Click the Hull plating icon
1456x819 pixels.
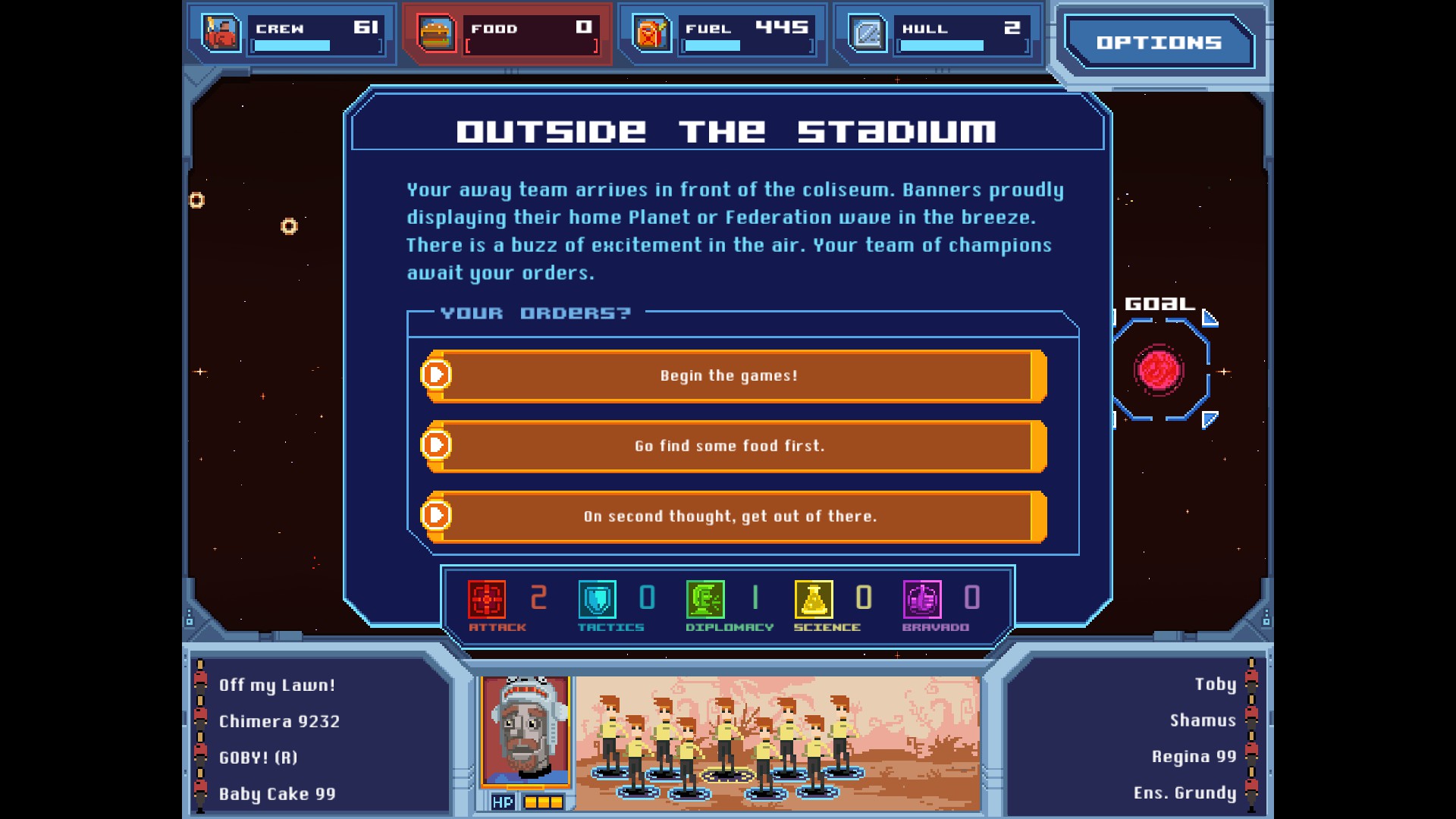click(868, 33)
